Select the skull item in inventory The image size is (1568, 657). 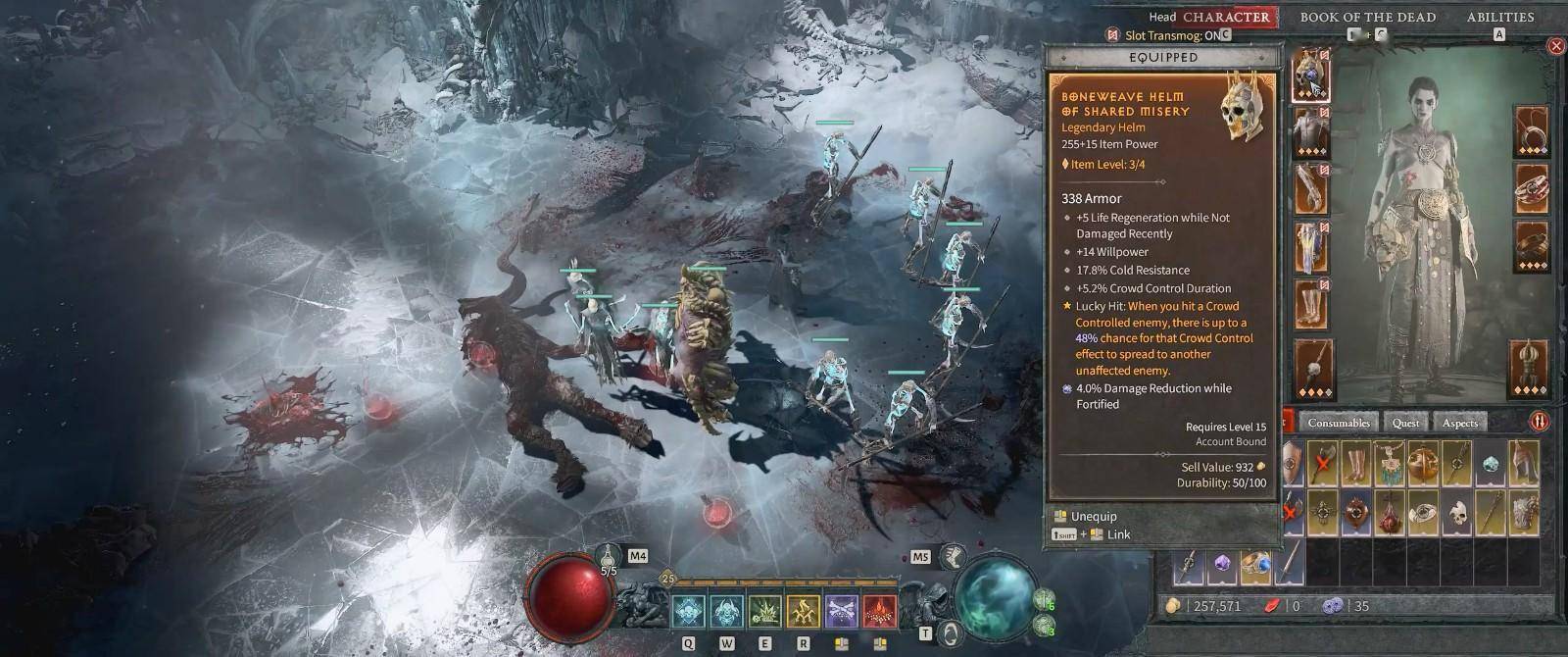pos(1455,512)
